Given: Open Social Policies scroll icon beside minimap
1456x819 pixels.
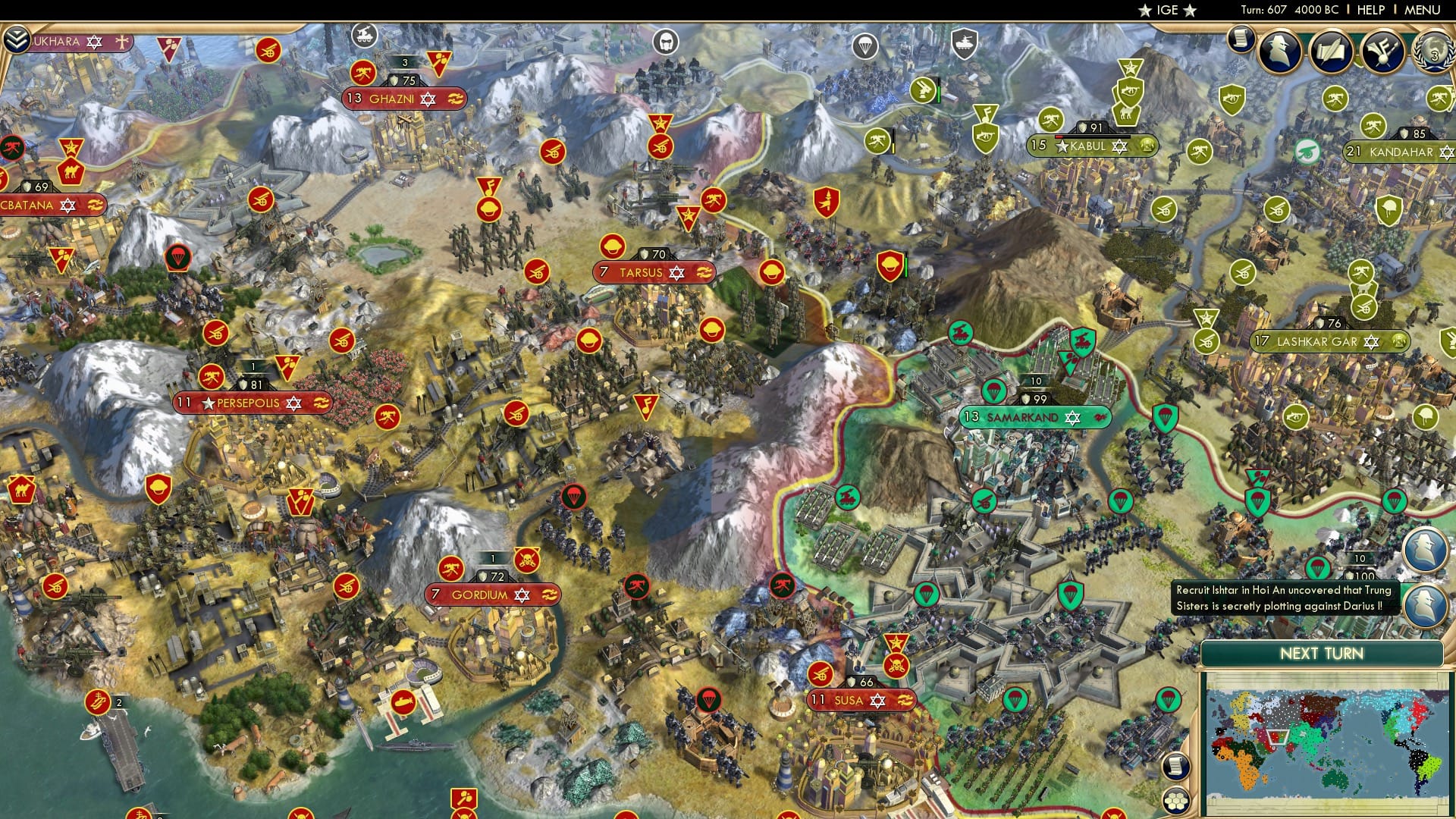Looking at the screenshot, I should click(1176, 767).
